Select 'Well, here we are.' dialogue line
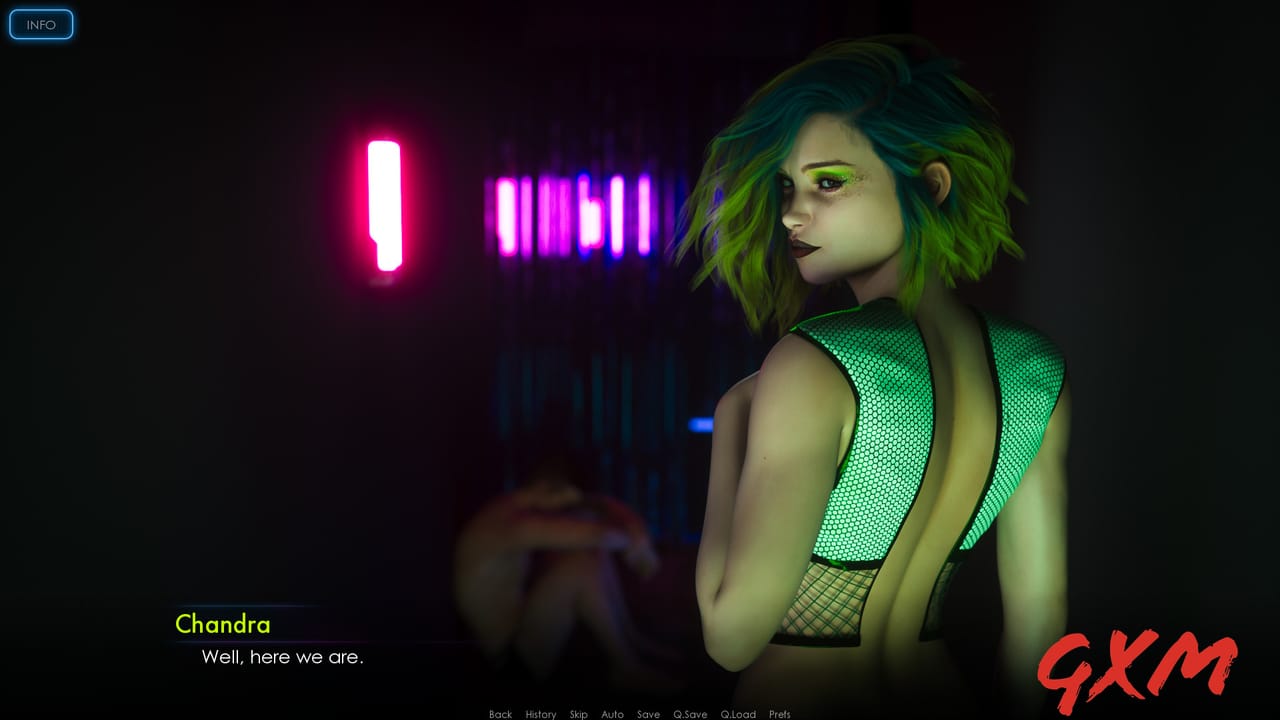 click(284, 657)
